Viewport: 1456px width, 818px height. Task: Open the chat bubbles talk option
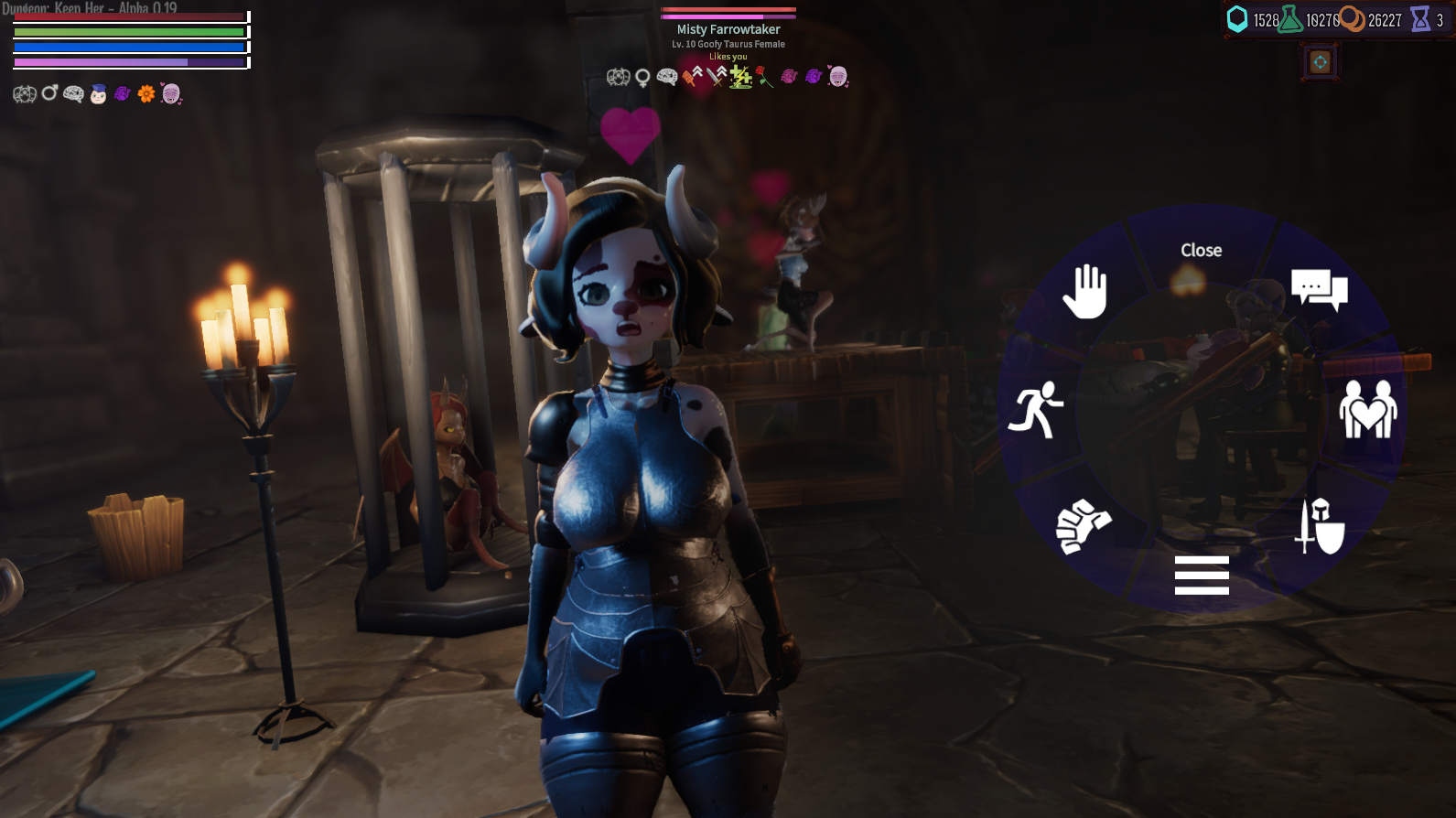click(x=1321, y=290)
